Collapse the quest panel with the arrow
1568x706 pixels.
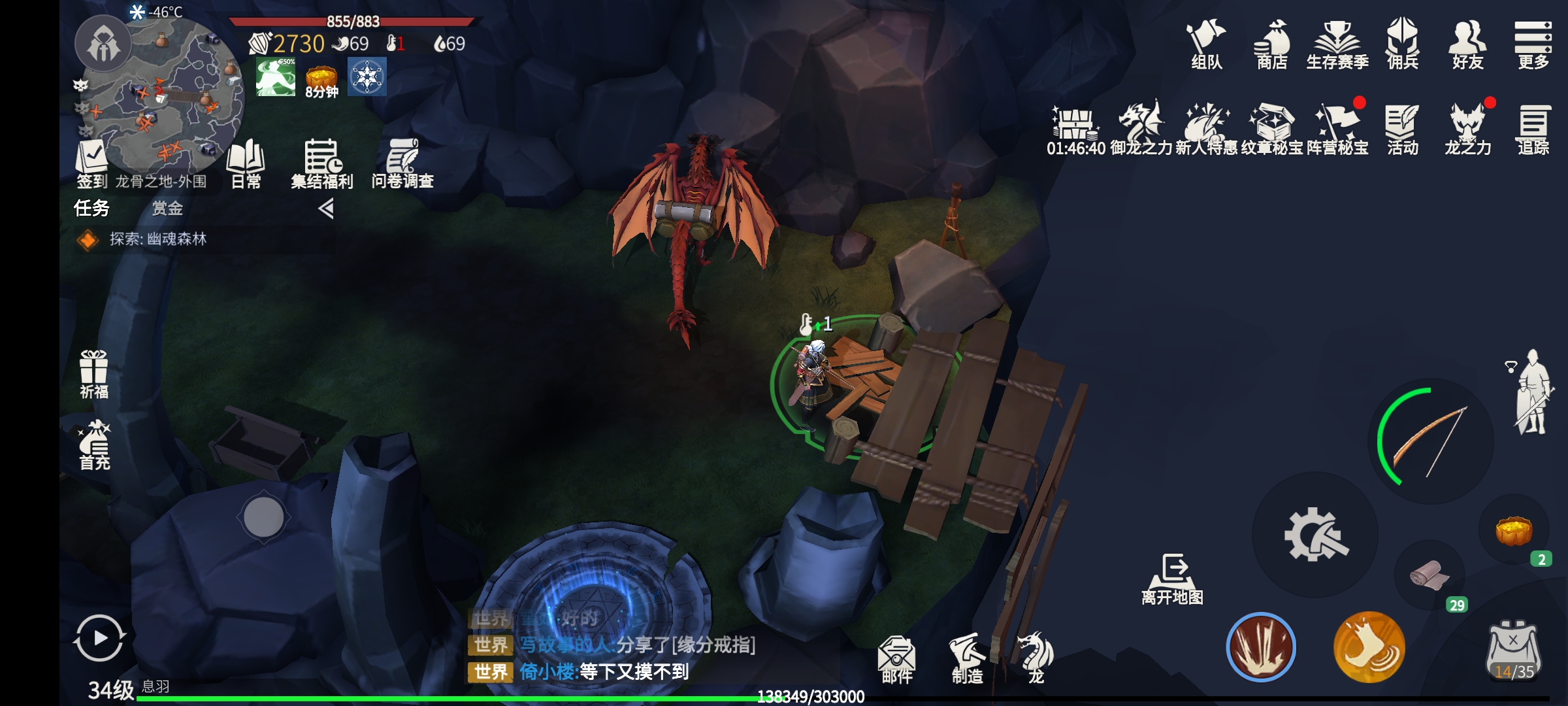pos(326,209)
